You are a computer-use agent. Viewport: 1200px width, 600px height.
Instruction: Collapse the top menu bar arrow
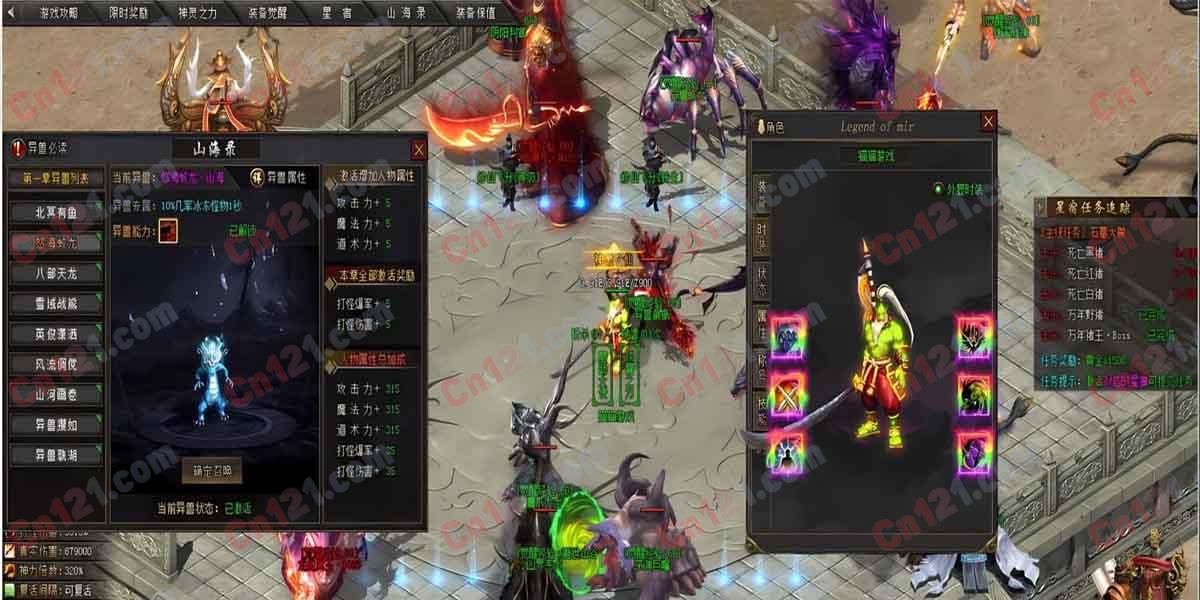(9, 13)
